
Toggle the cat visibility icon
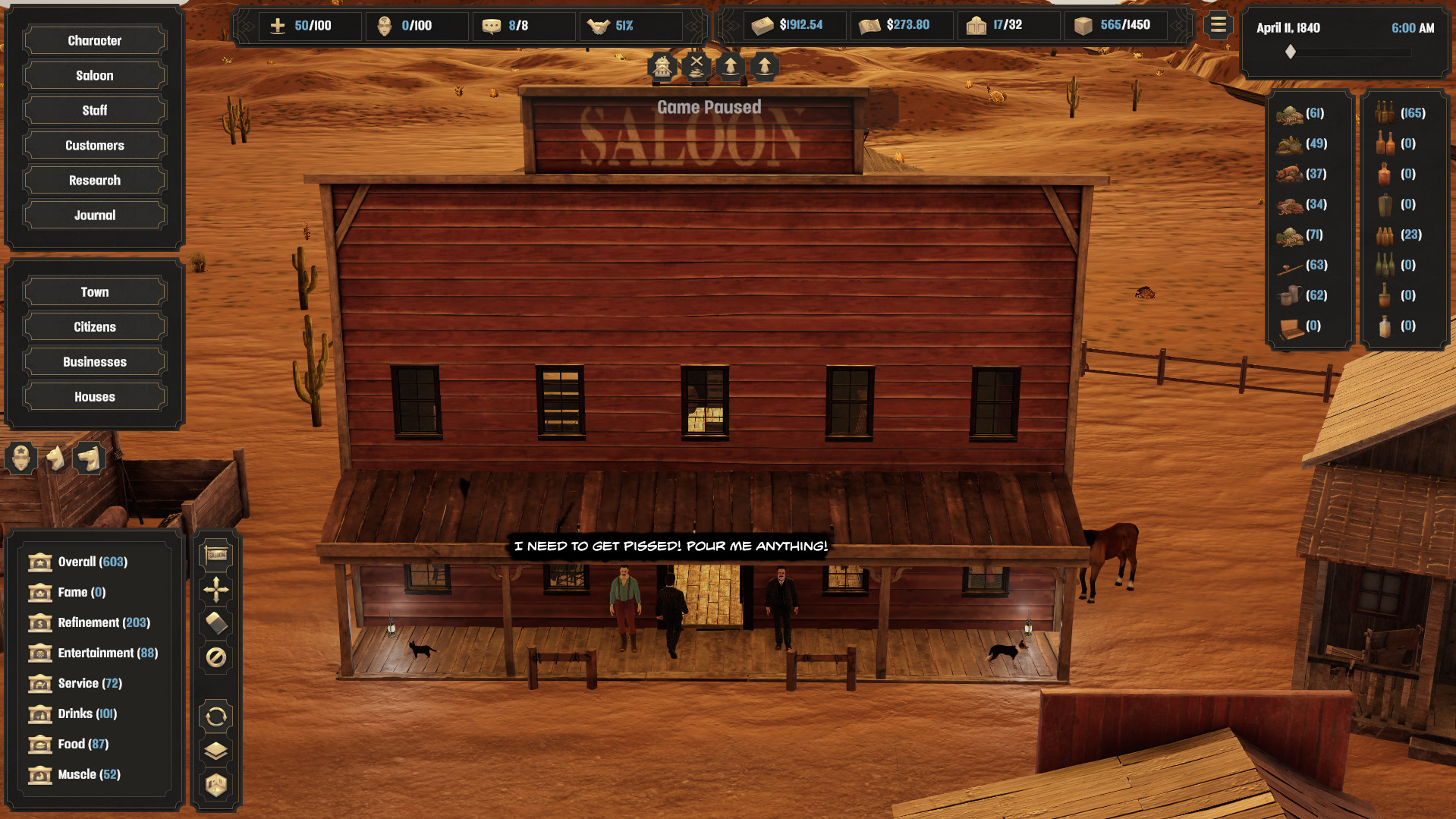(53, 458)
